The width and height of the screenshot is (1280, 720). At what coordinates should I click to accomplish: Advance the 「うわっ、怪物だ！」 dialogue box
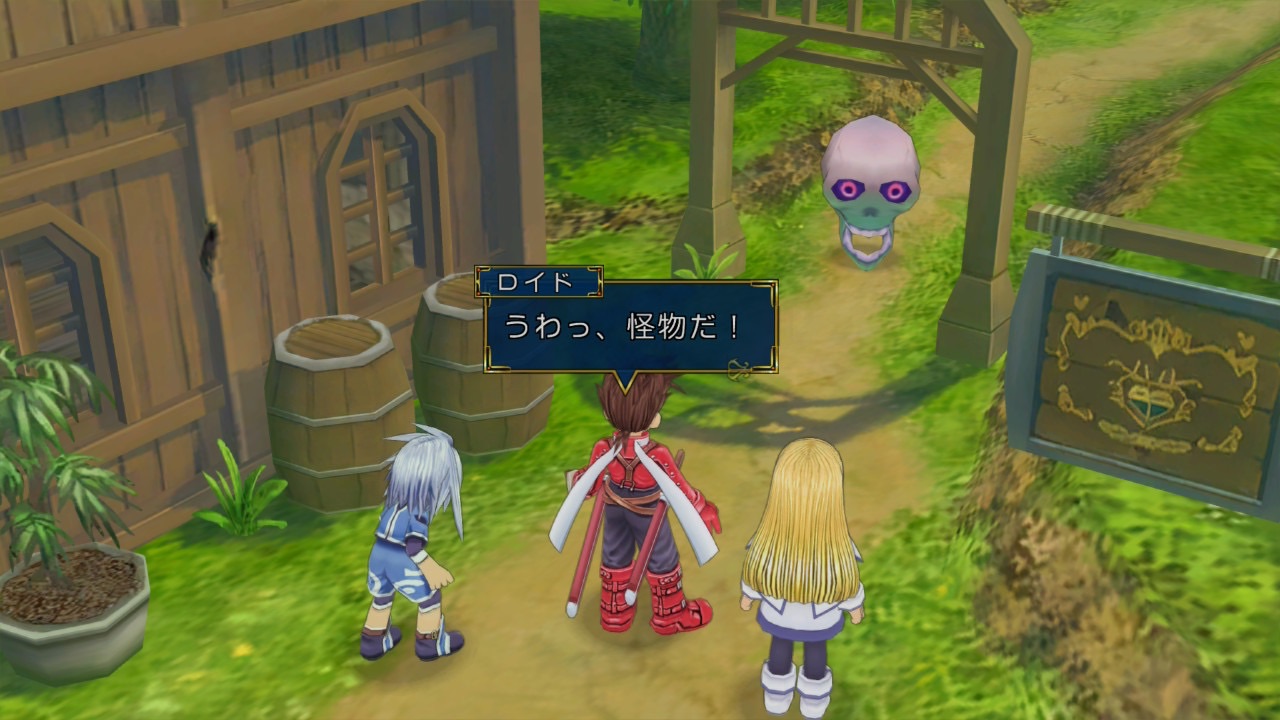point(630,327)
